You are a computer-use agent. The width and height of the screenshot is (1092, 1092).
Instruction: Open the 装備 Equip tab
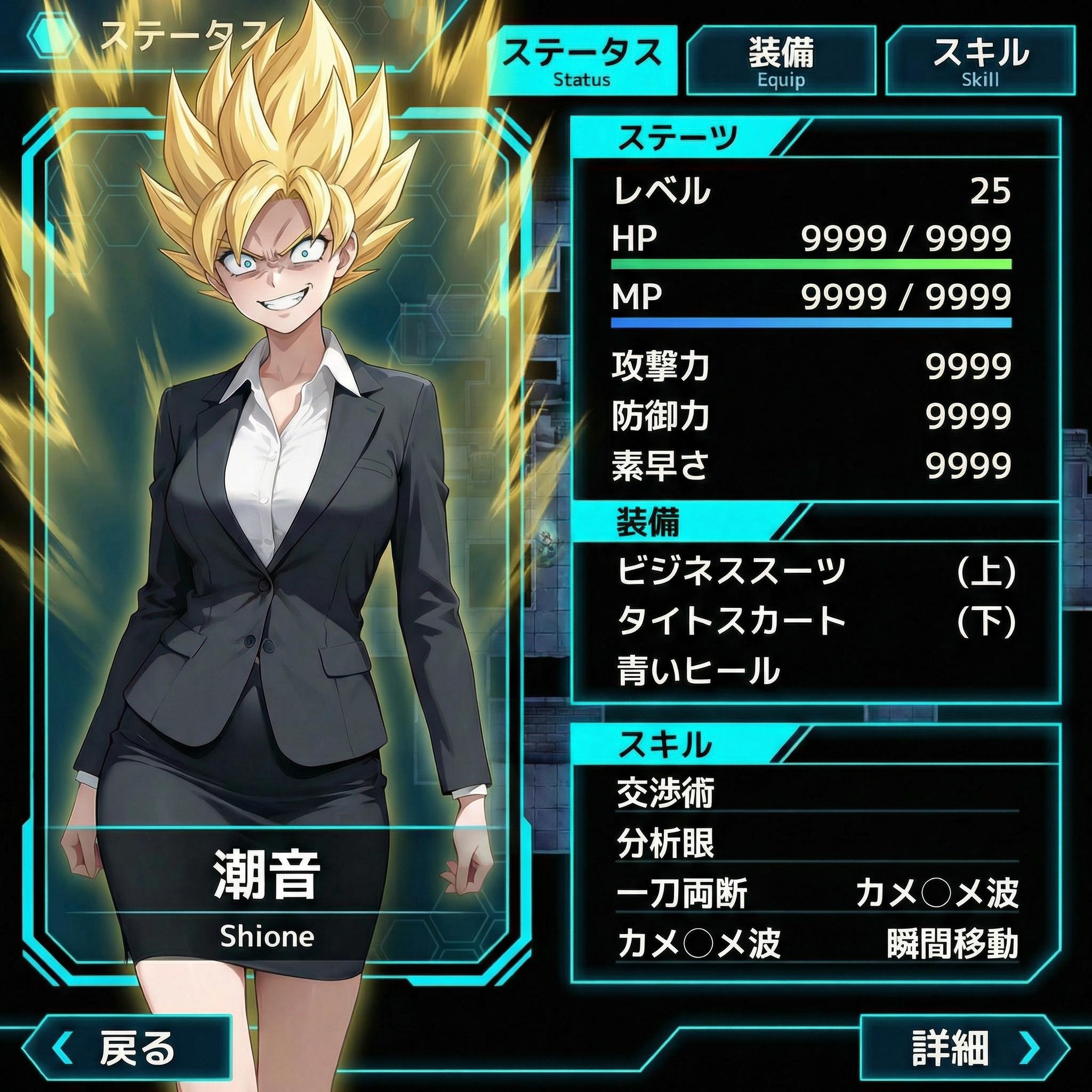(x=781, y=60)
